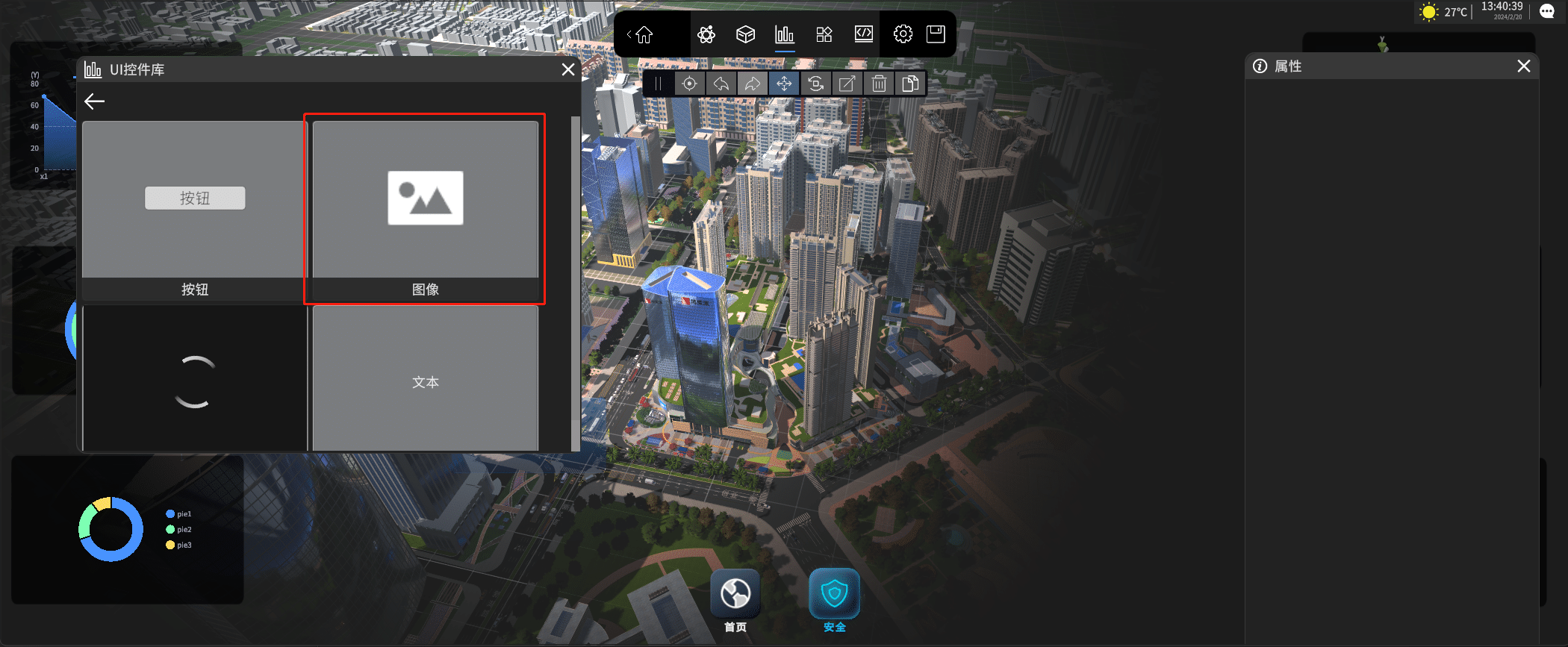Activate the move tool
Image resolution: width=1568 pixels, height=647 pixels.
pyautogui.click(x=784, y=84)
